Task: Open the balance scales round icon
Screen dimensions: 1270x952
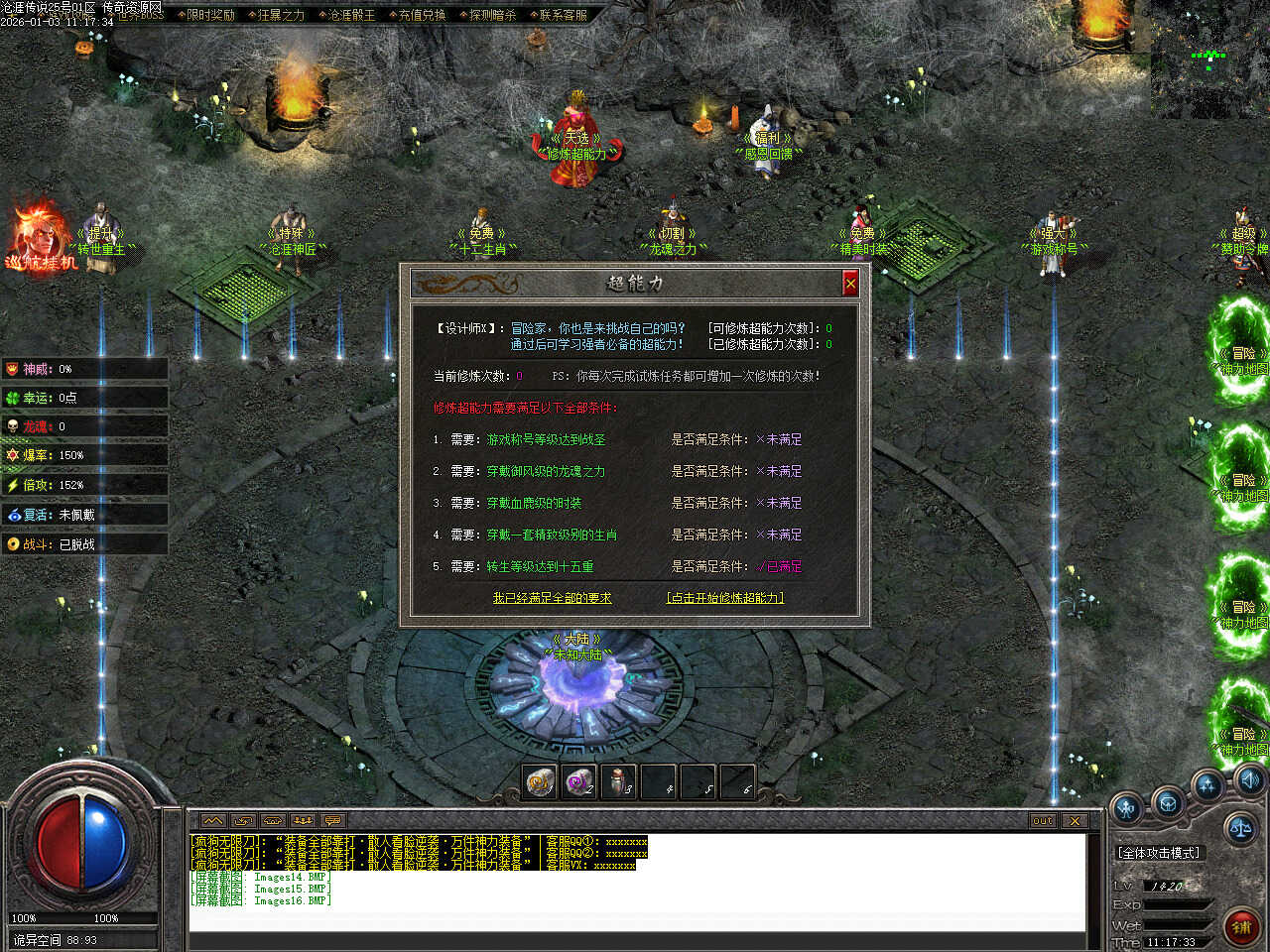Action: pyautogui.click(x=1240, y=827)
